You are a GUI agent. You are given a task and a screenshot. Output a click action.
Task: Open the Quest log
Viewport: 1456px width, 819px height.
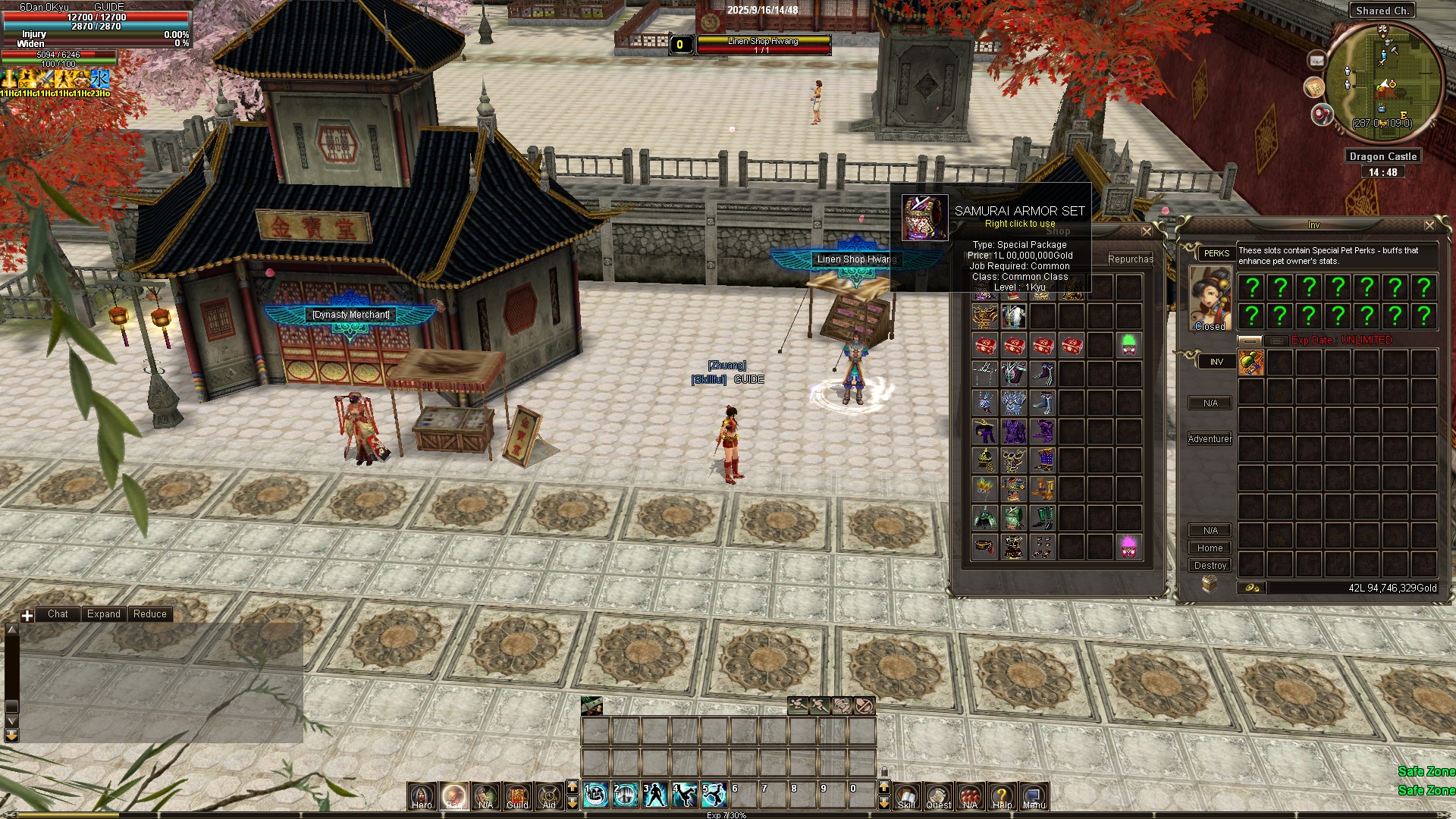(938, 795)
